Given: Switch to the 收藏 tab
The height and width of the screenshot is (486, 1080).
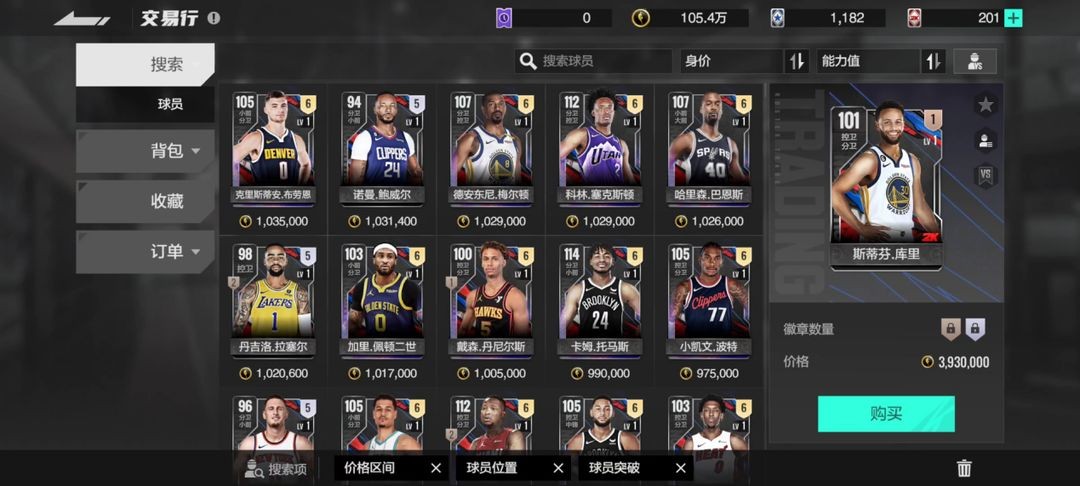Looking at the screenshot, I should (145, 201).
